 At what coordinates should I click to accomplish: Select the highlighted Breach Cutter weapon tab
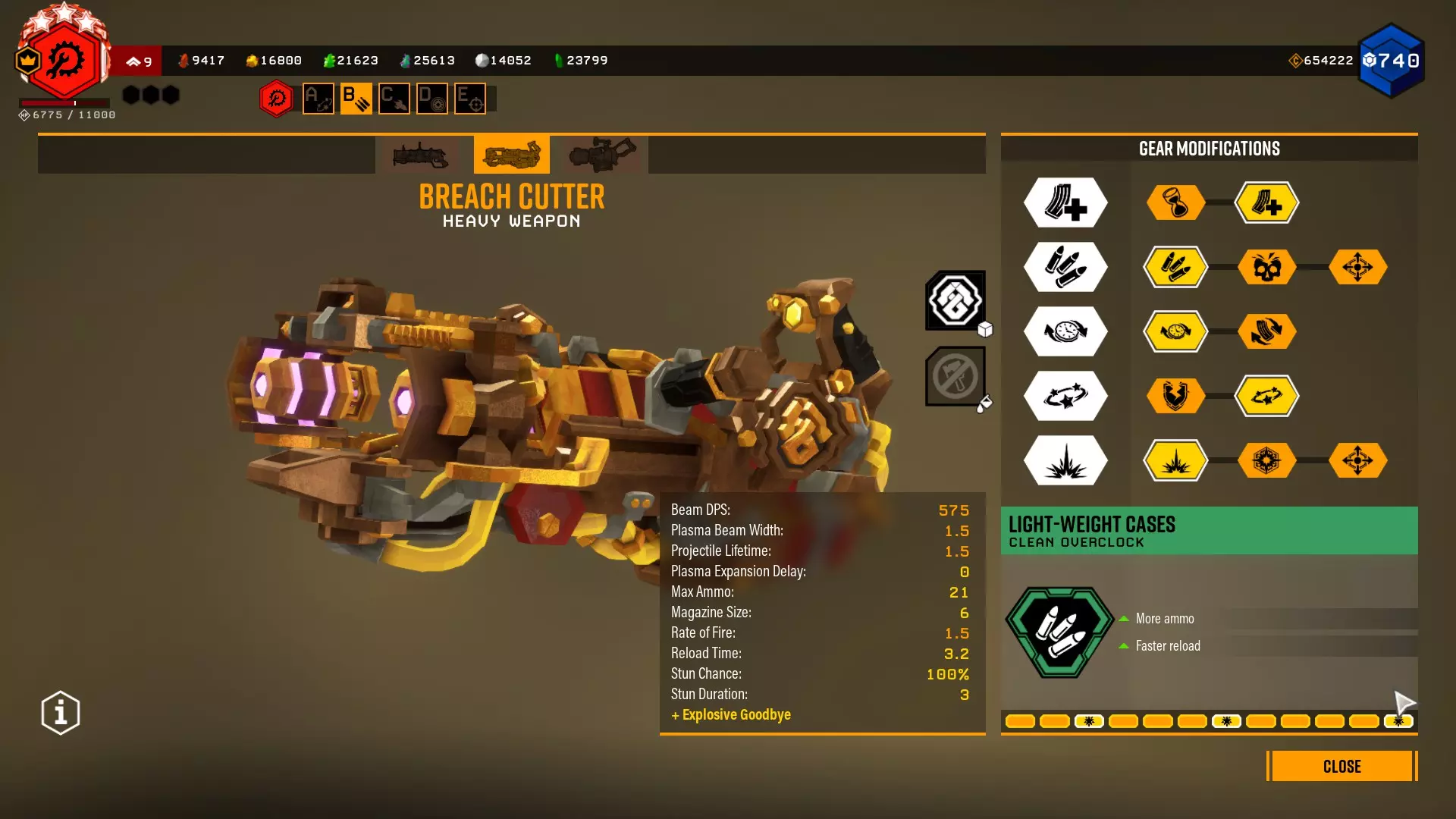click(512, 155)
